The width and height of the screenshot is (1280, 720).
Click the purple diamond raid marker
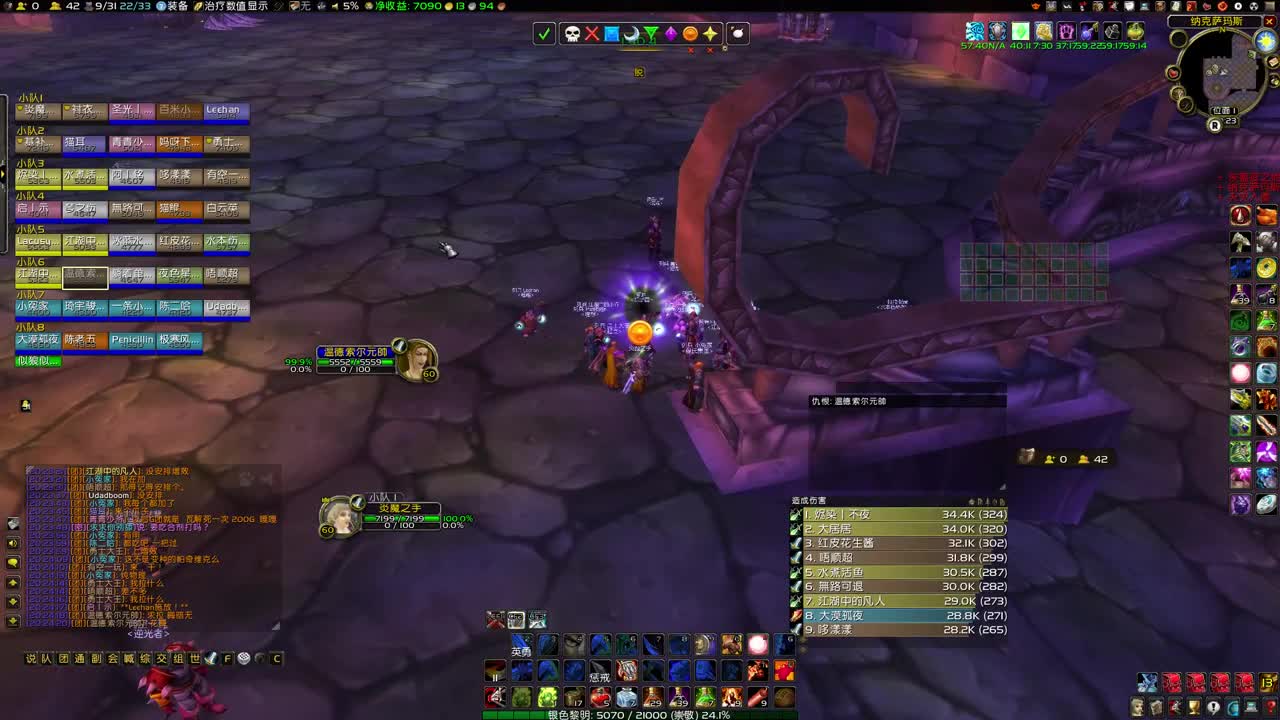671,33
